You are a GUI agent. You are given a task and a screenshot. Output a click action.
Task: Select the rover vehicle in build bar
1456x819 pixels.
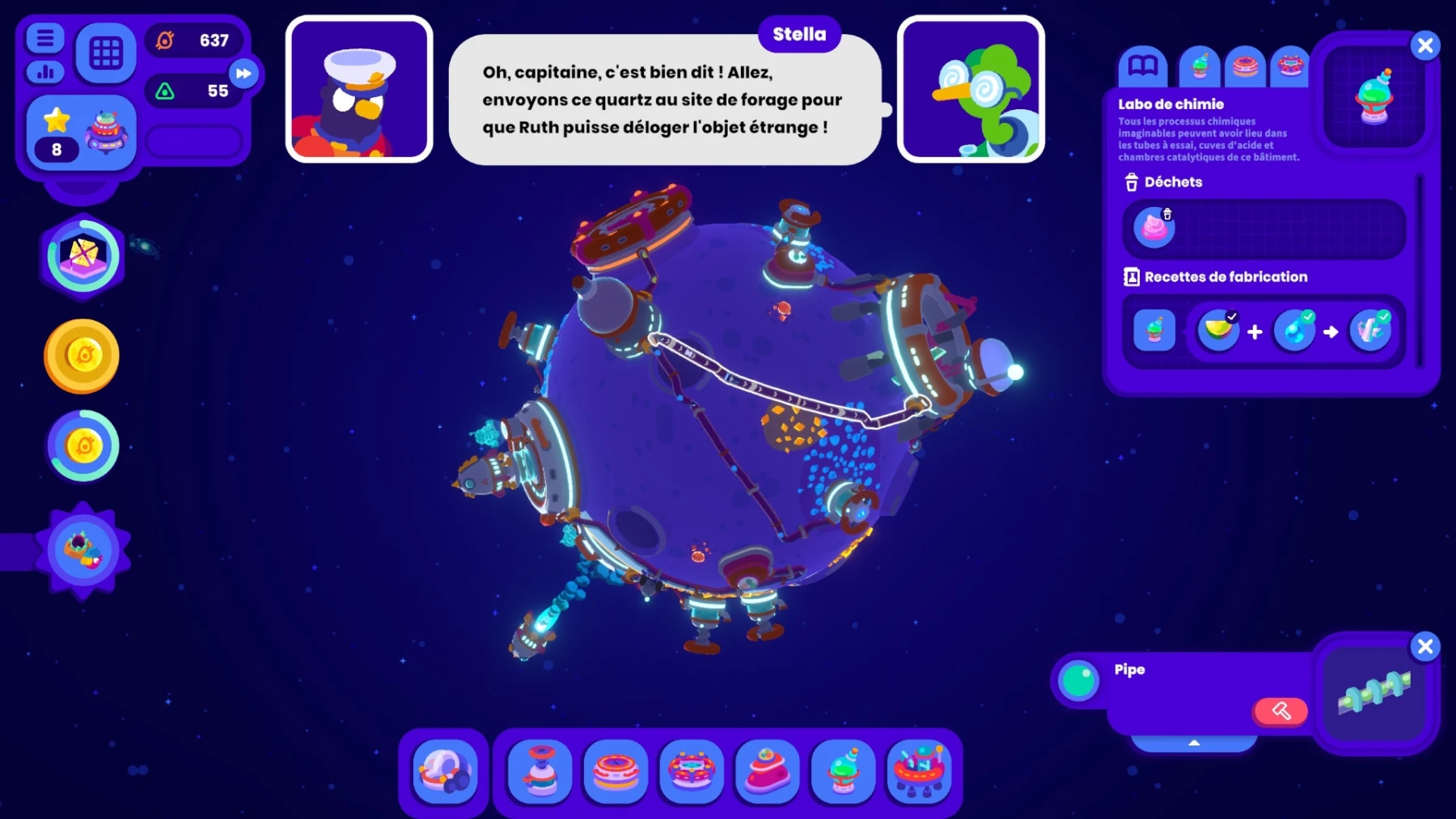coord(445,771)
